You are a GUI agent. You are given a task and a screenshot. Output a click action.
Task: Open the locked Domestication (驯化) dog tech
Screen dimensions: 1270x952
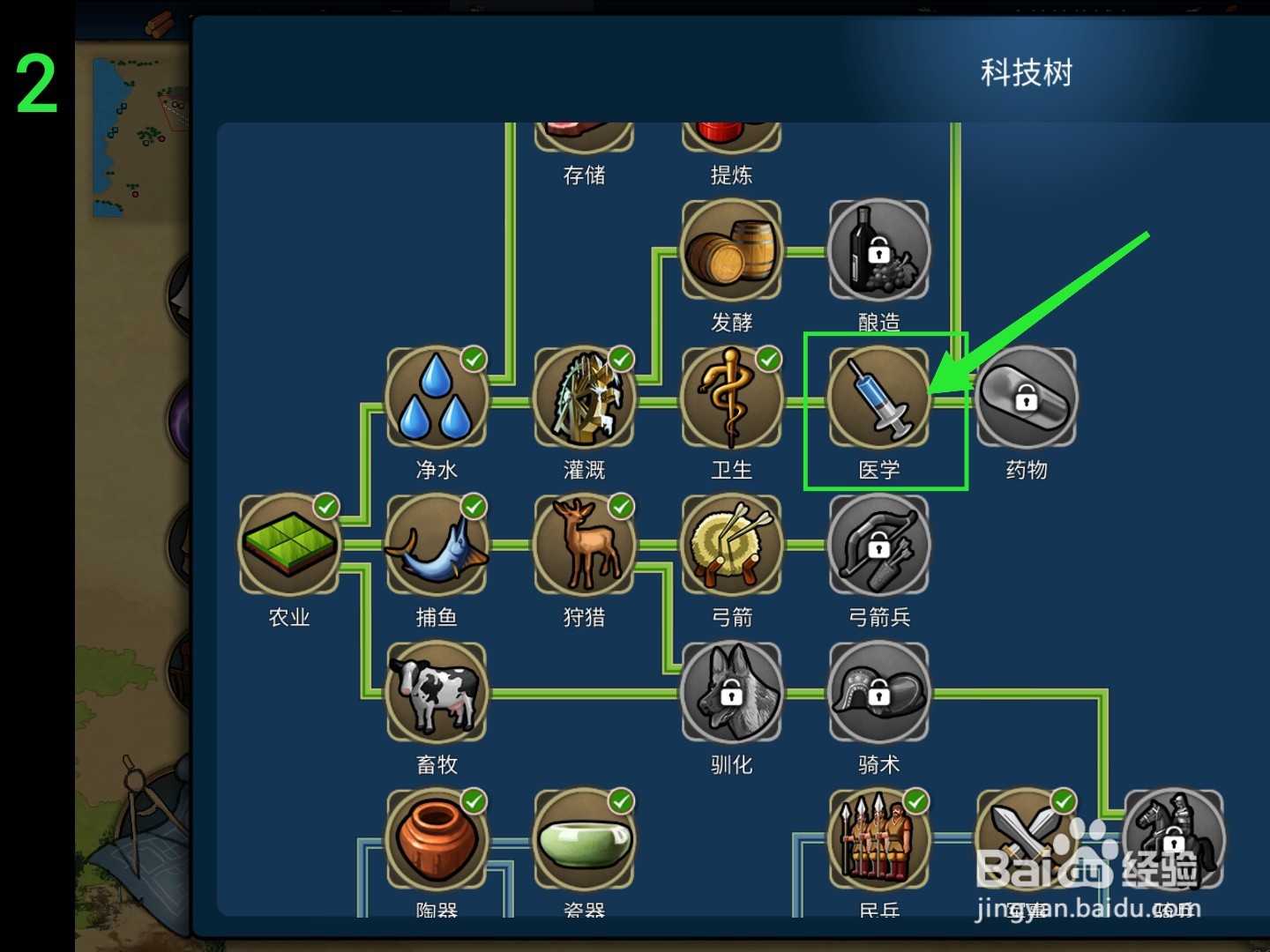click(732, 692)
